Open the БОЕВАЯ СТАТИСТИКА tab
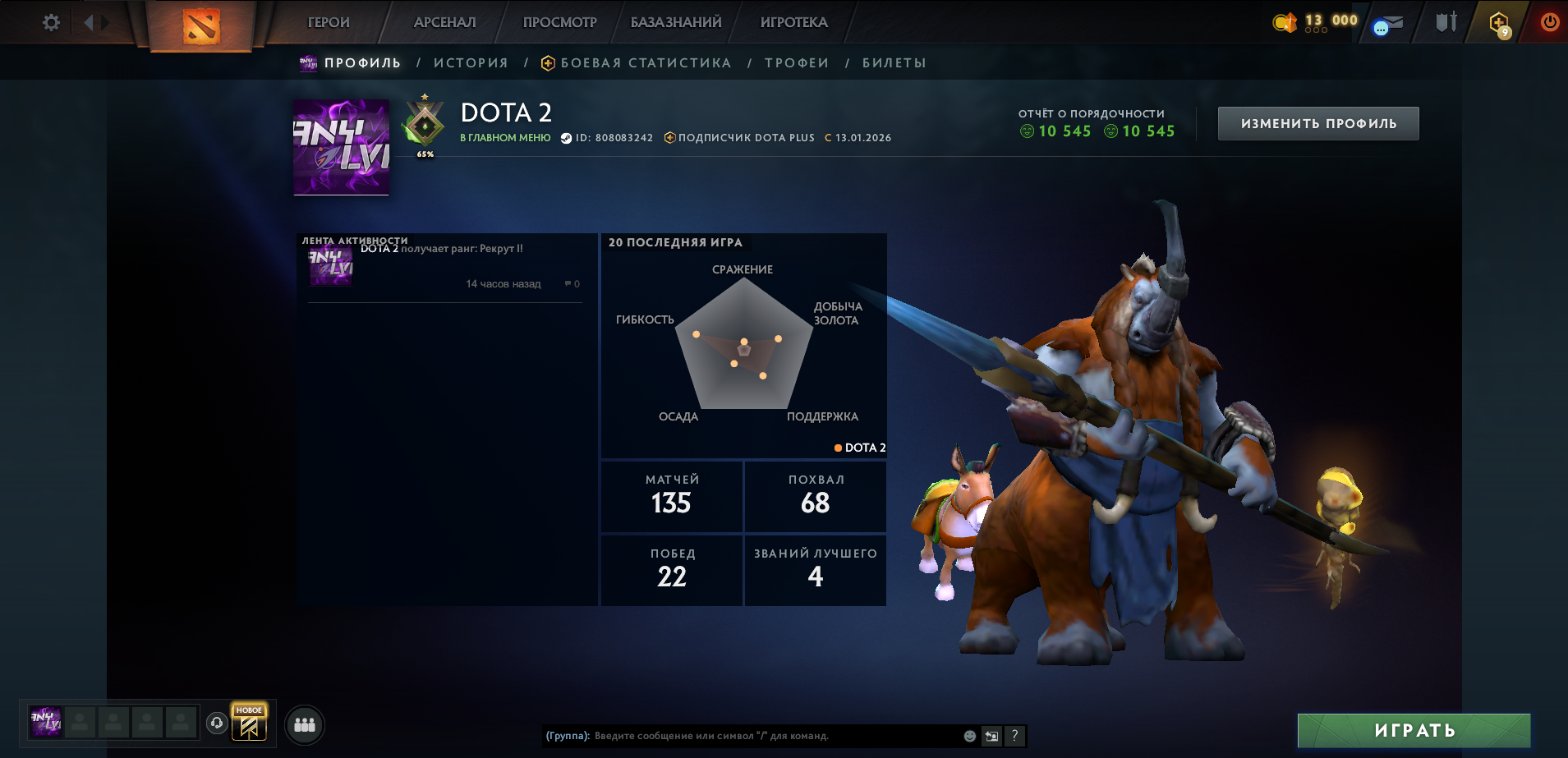1568x758 pixels. coord(646,62)
